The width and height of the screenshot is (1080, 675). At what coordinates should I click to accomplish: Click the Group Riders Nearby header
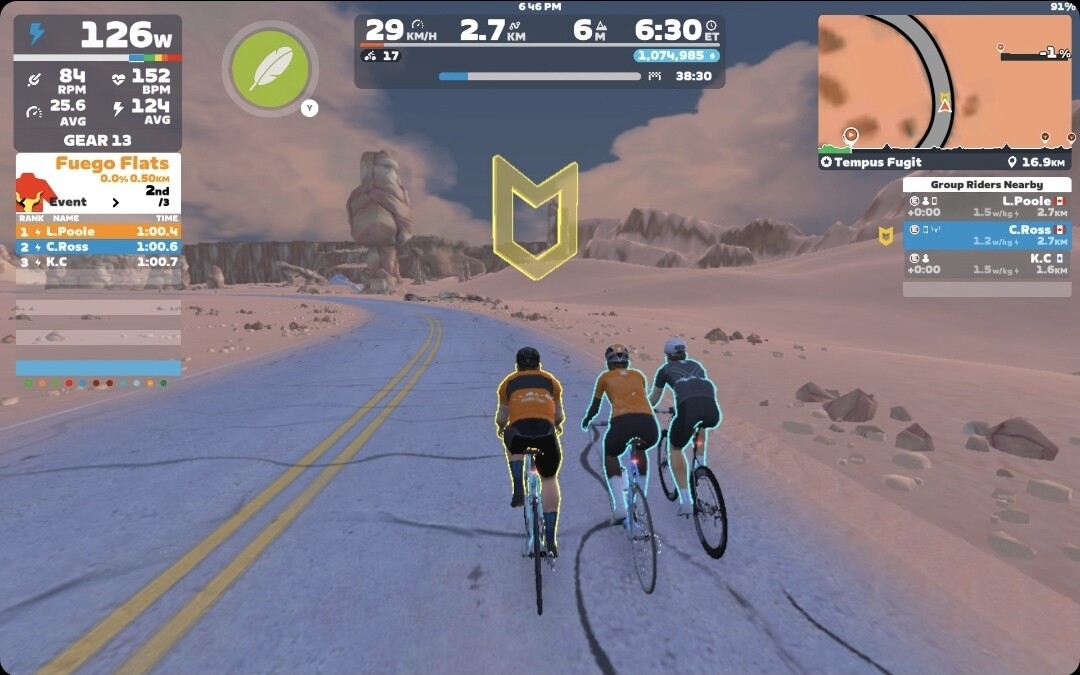[x=986, y=184]
